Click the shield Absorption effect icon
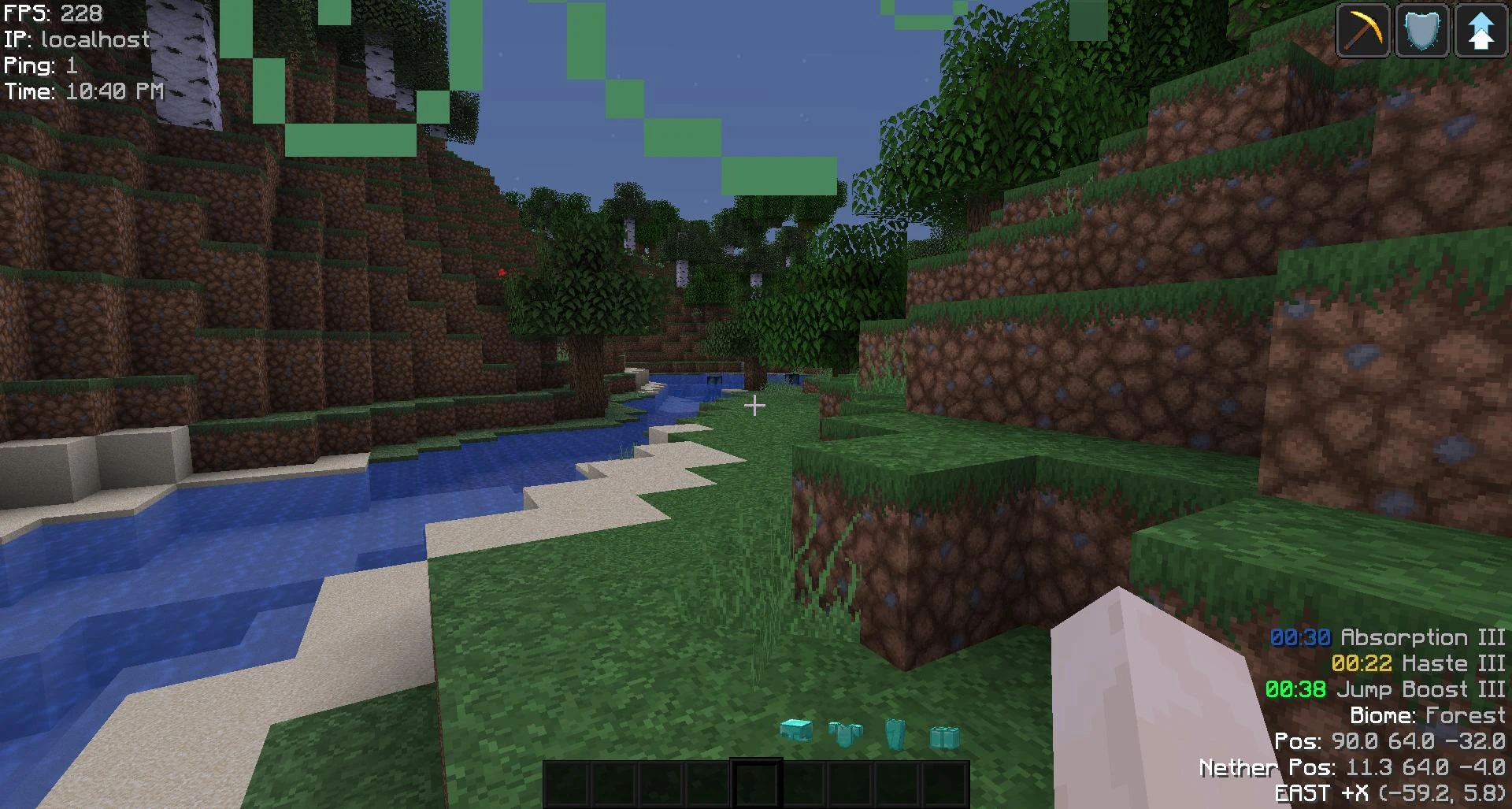Viewport: 1512px width, 809px height. coord(1422,30)
